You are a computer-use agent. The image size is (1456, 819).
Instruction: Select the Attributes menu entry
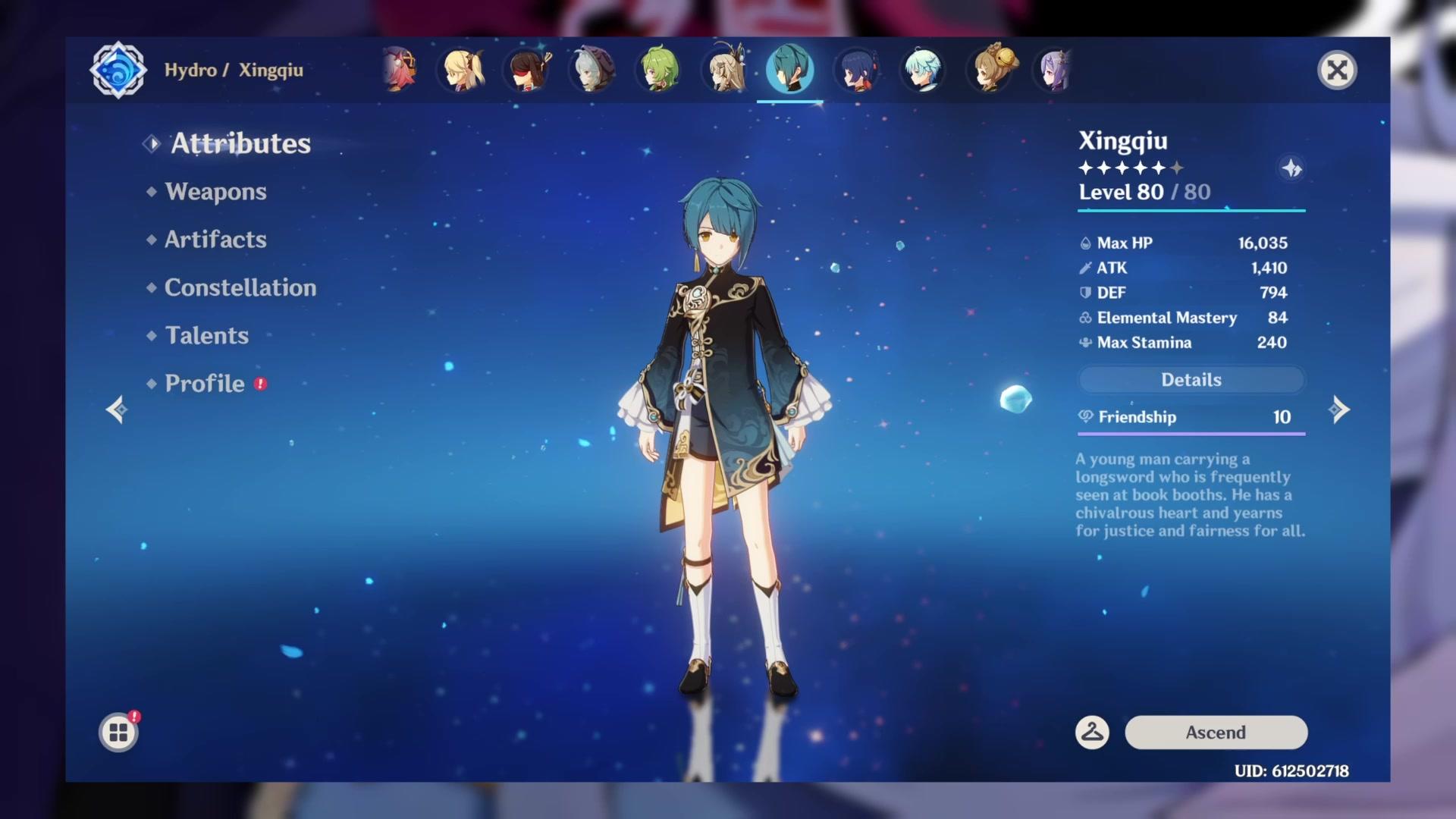(240, 143)
